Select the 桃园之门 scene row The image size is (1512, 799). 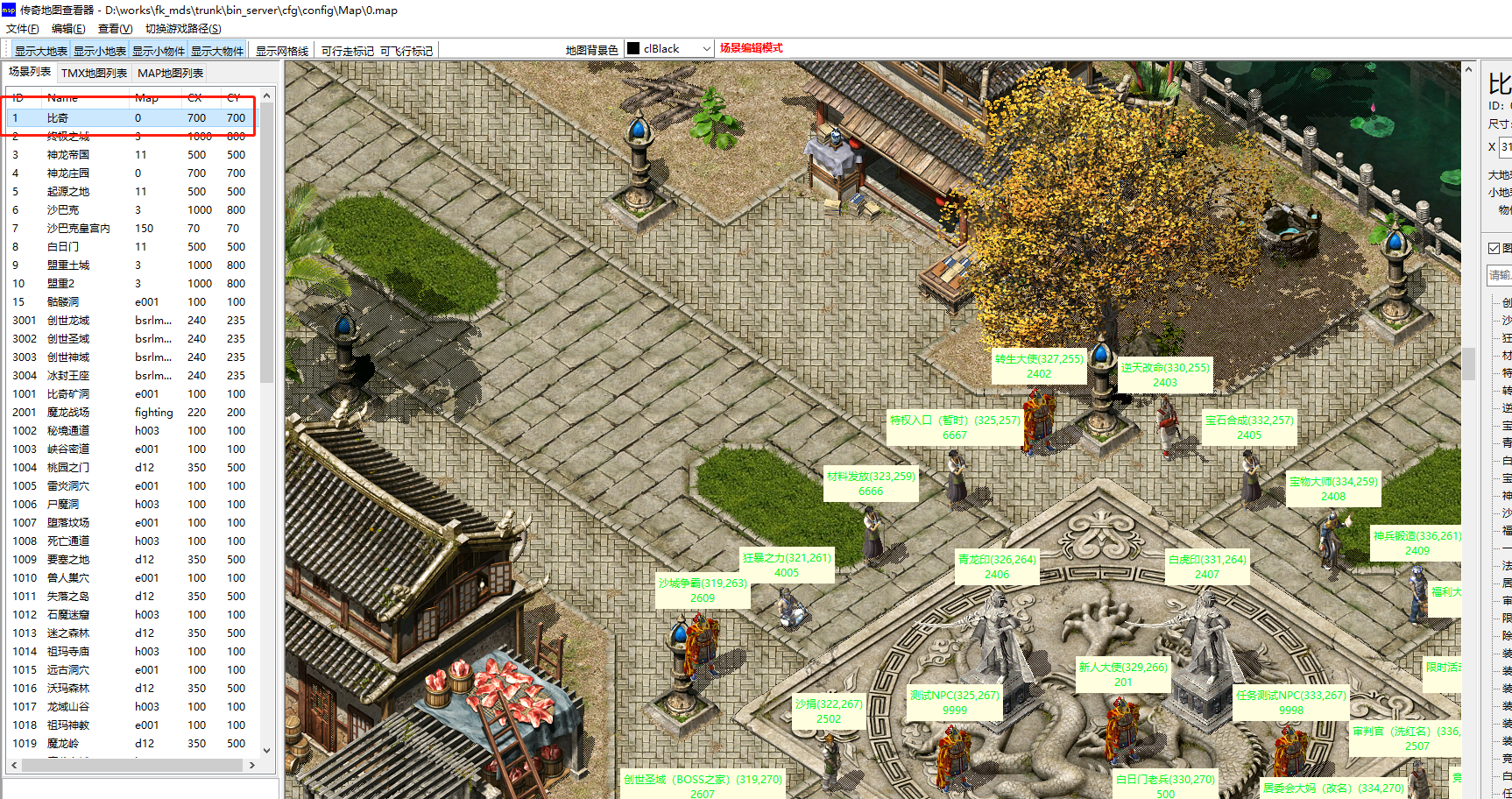pyautogui.click(x=68, y=468)
